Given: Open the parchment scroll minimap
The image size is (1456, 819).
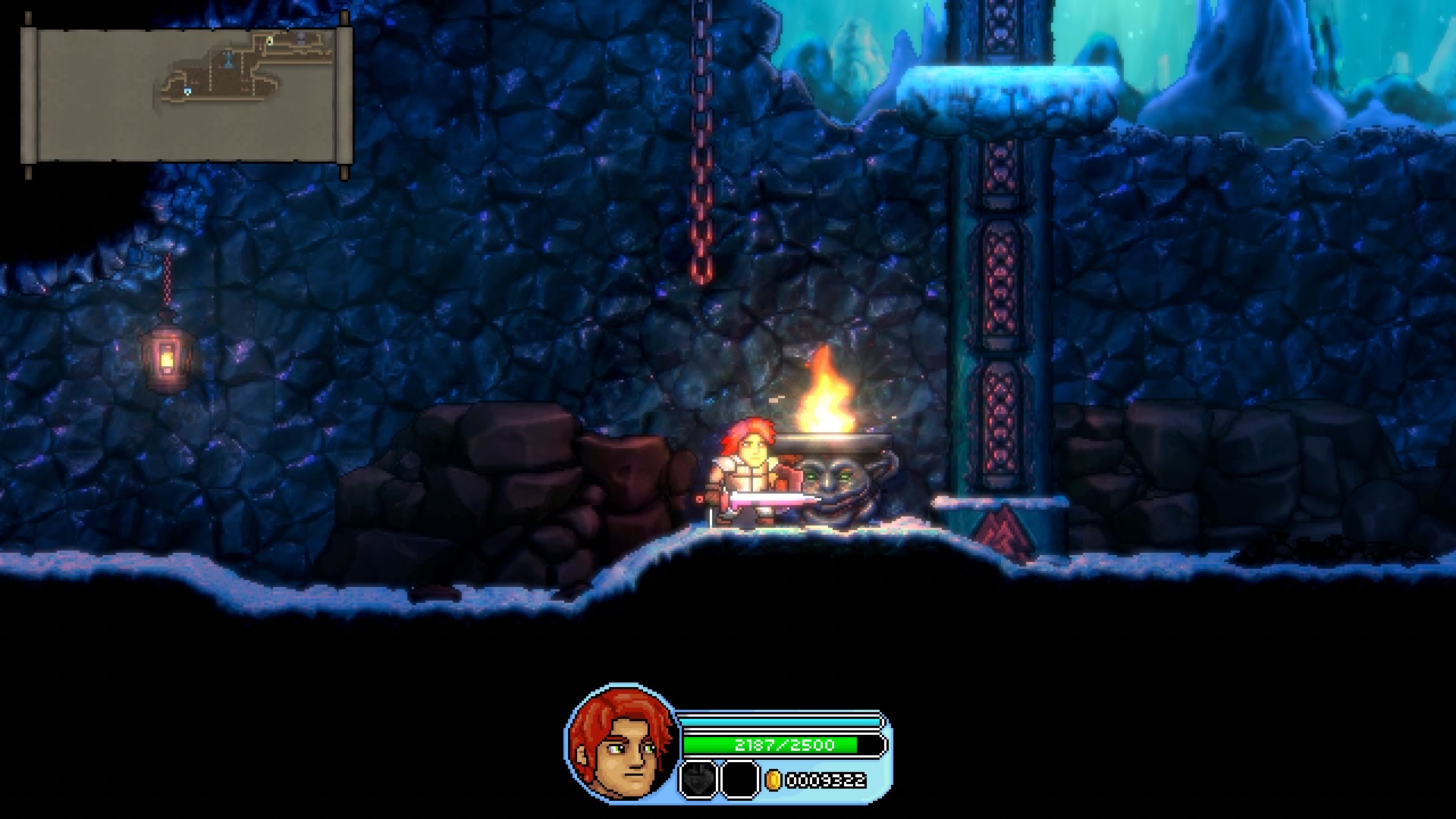Looking at the screenshot, I should pyautogui.click(x=187, y=94).
